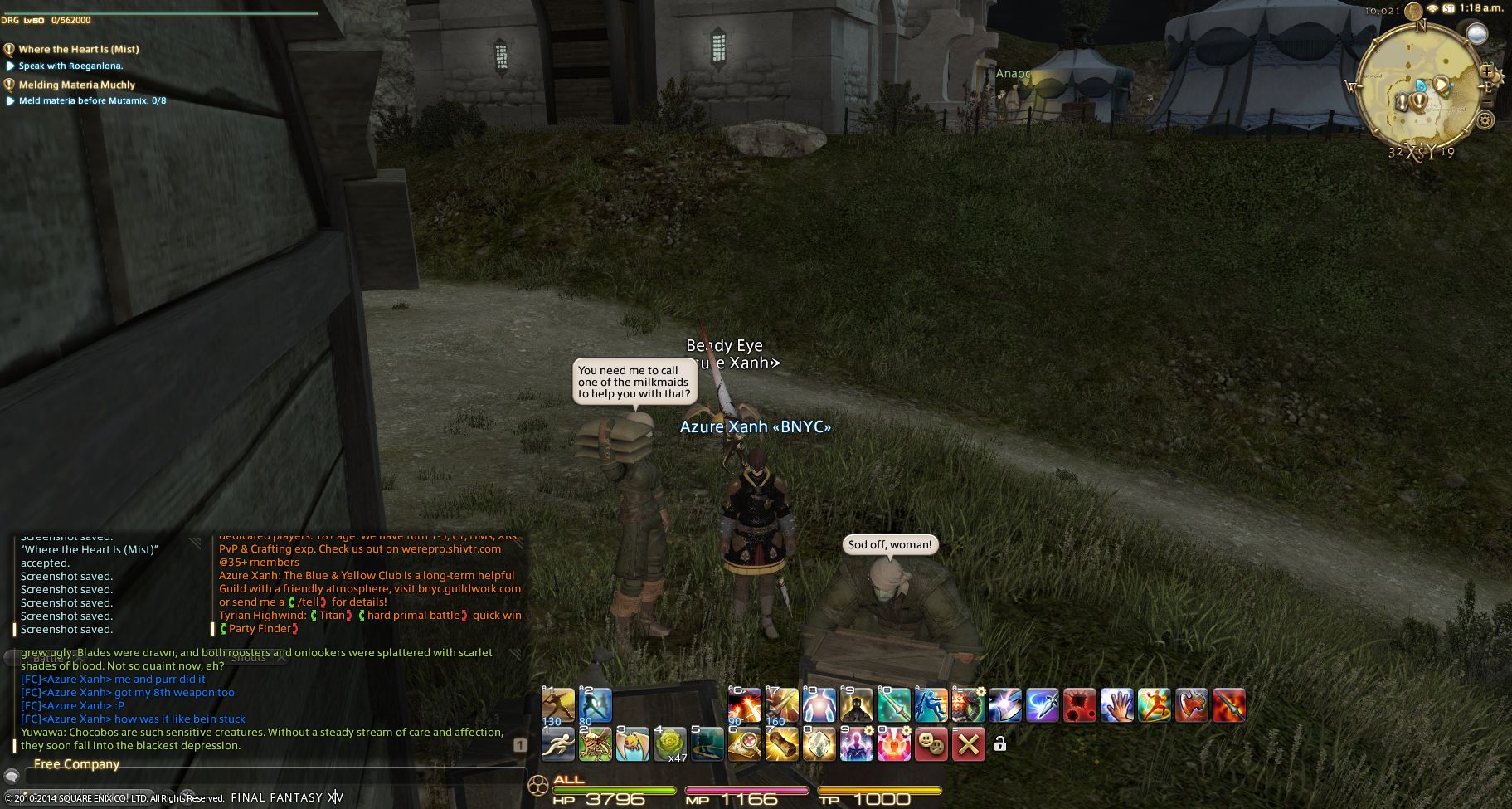Use the green cabbage item stack x47
Image resolution: width=1512 pixels, height=809 pixels.
(x=670, y=744)
